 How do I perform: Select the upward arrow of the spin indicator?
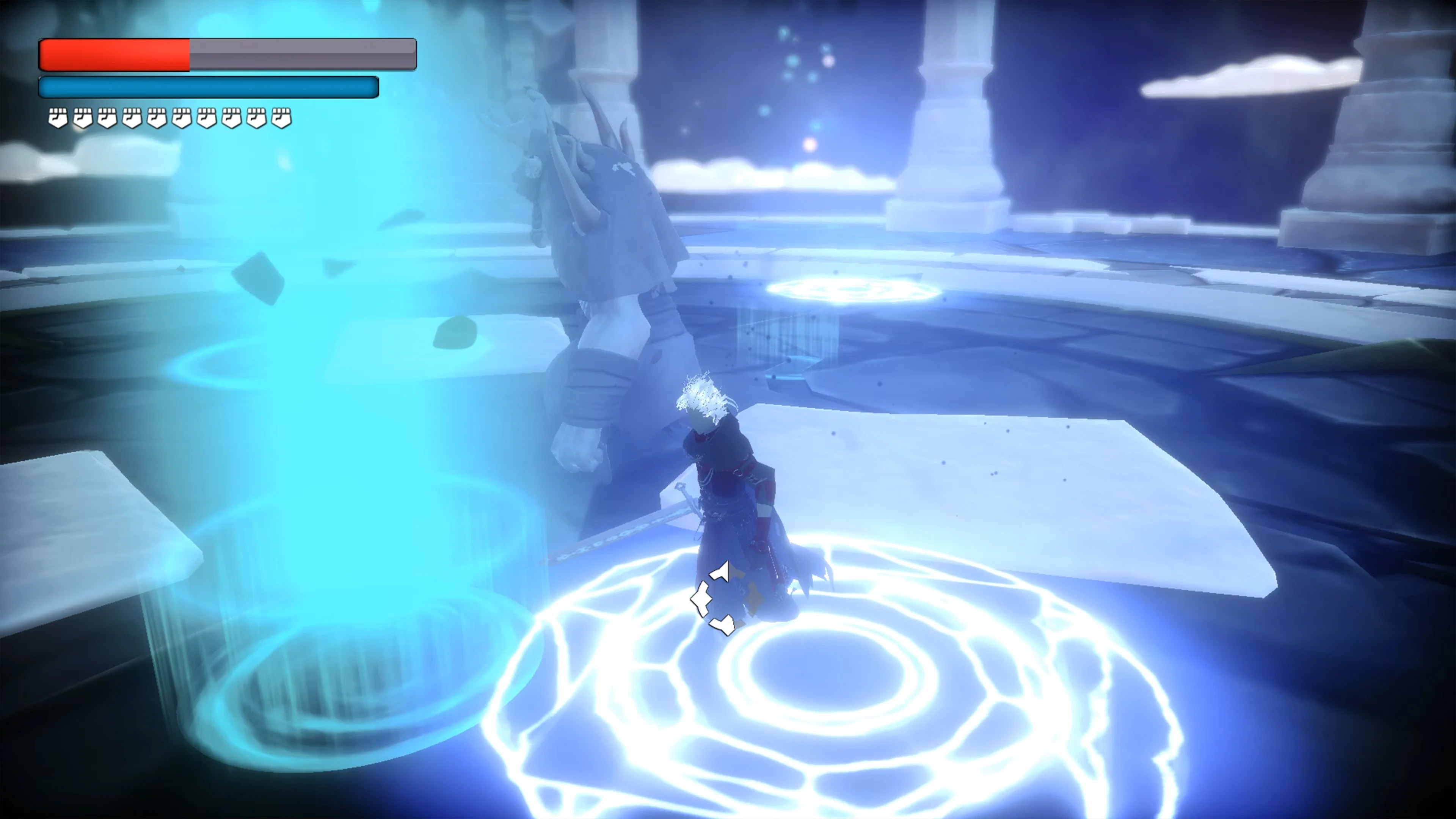coord(721,571)
